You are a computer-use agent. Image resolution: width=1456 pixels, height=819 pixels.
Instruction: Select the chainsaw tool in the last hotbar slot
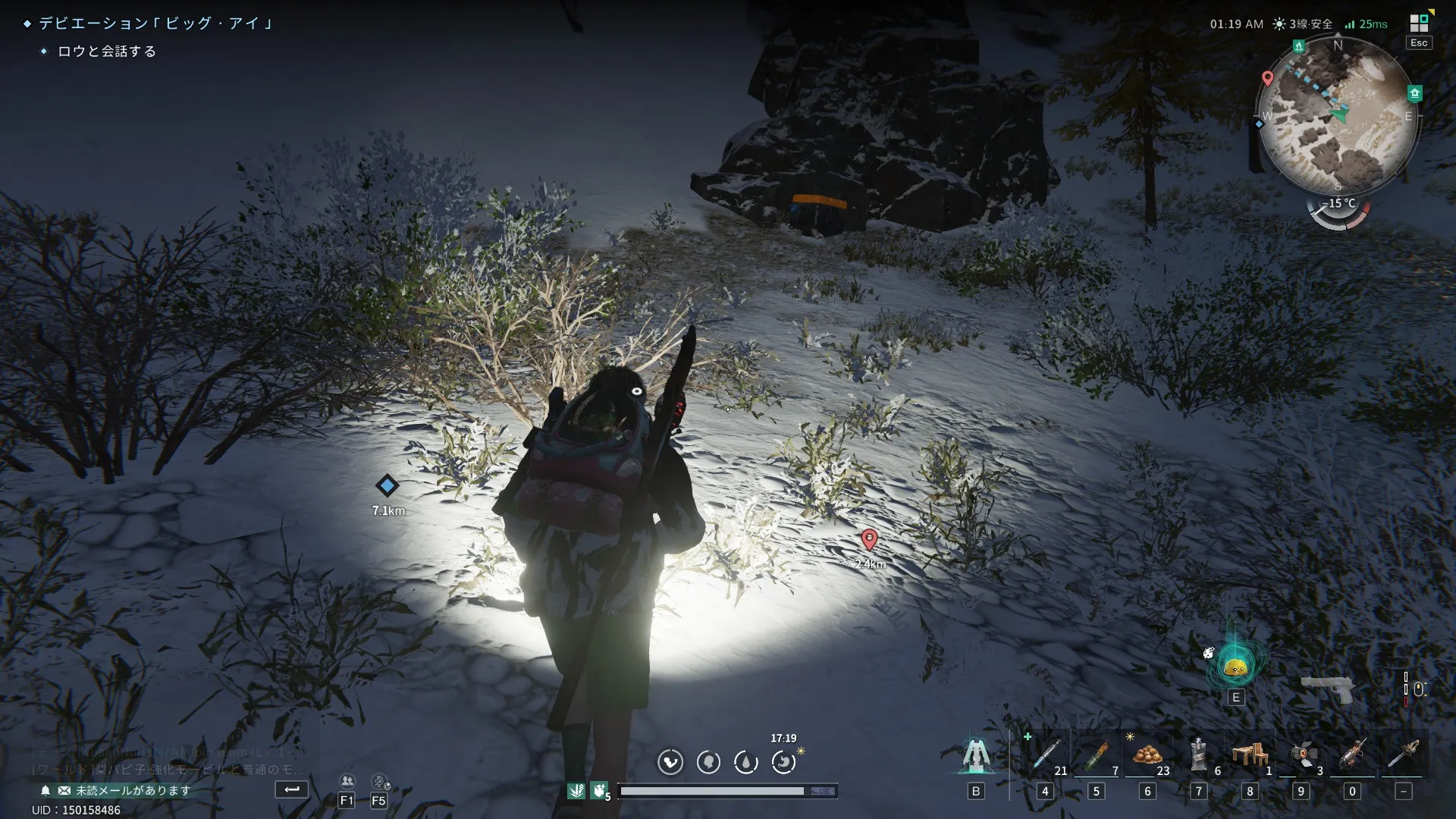coord(1403,756)
